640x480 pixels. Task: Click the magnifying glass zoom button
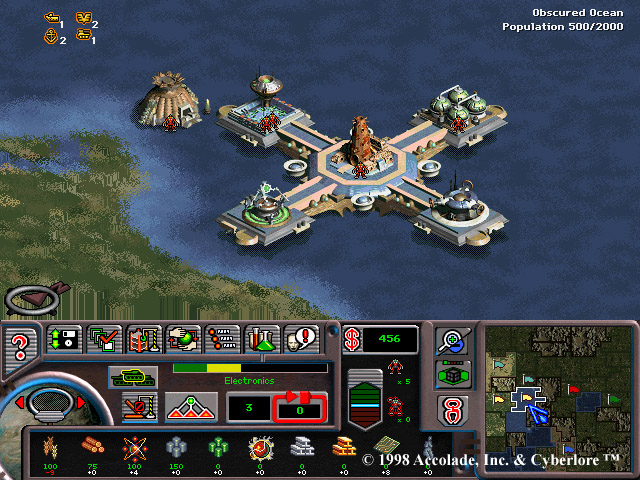(453, 340)
